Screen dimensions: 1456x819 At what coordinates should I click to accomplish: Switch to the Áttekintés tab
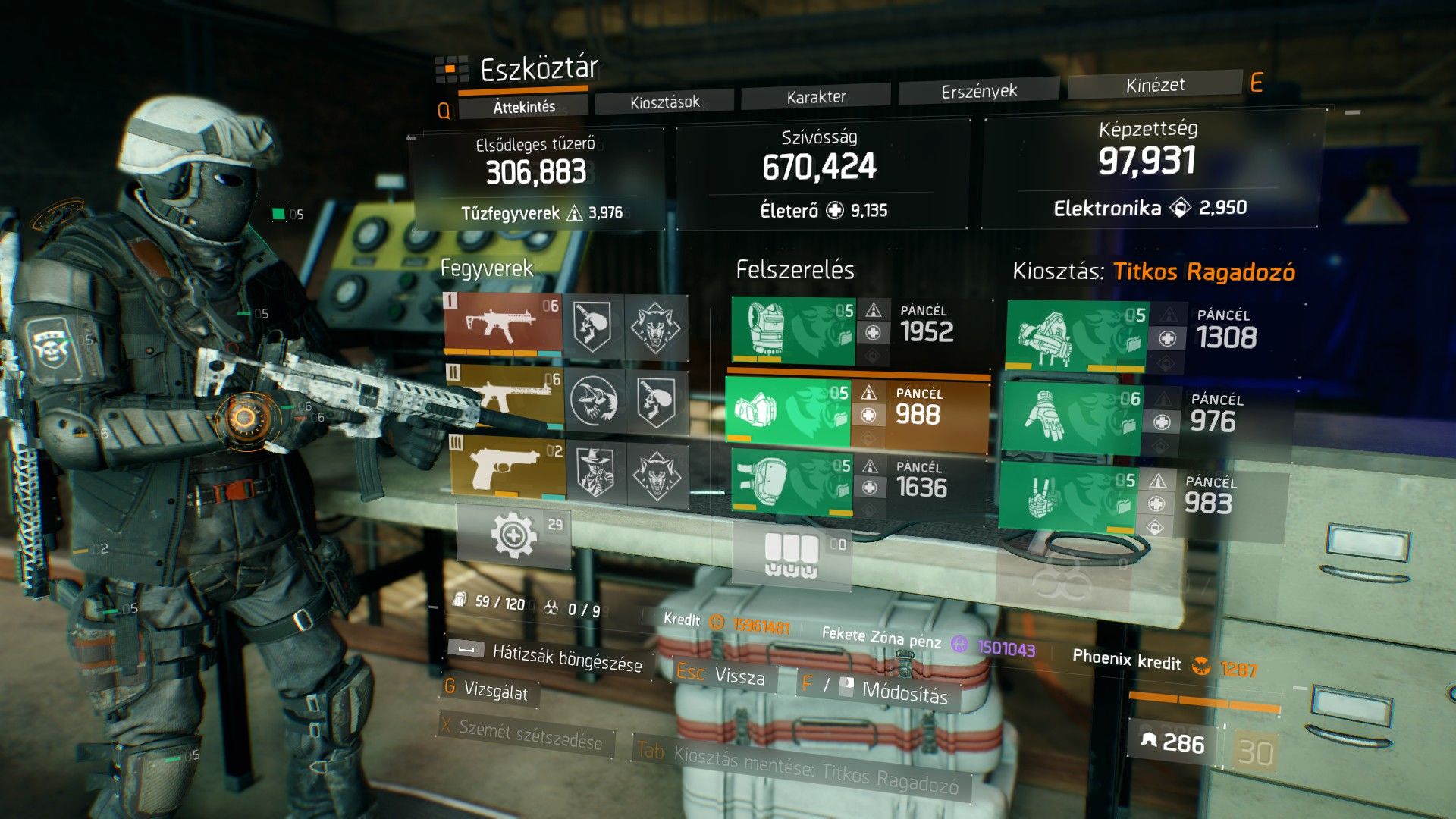click(524, 107)
